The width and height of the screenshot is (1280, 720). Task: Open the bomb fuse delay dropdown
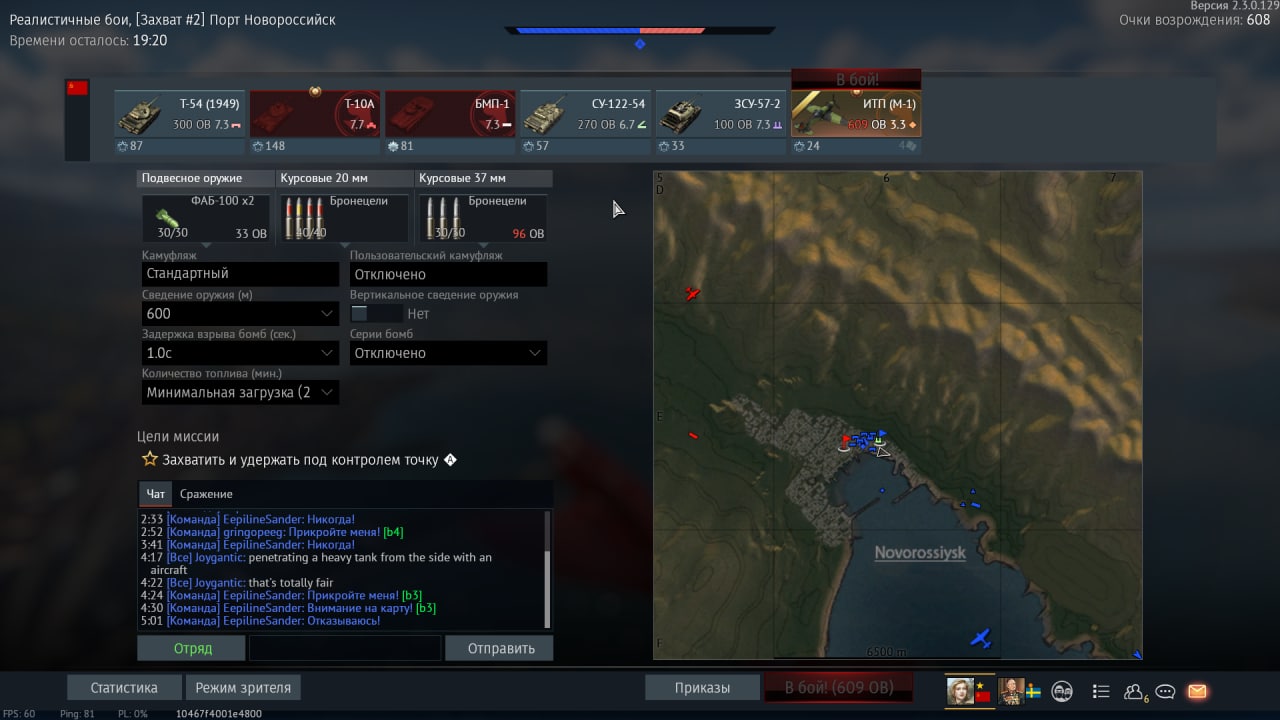point(240,353)
